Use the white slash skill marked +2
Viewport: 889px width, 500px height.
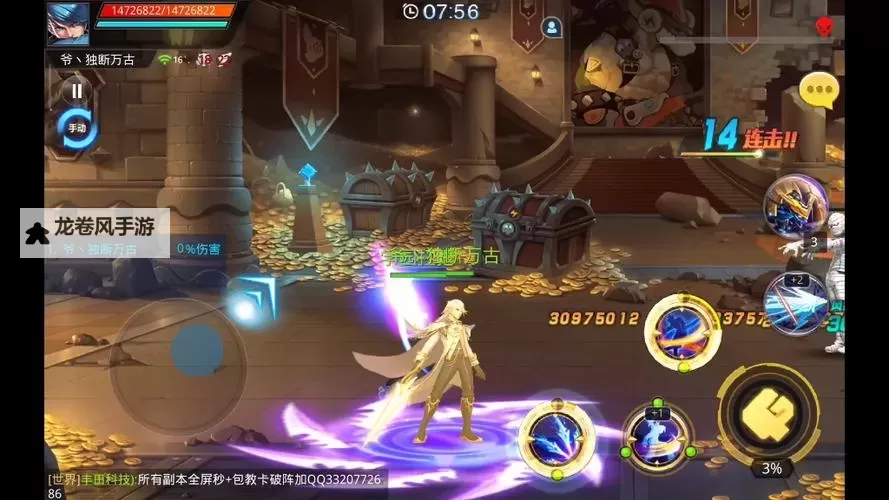click(x=796, y=301)
